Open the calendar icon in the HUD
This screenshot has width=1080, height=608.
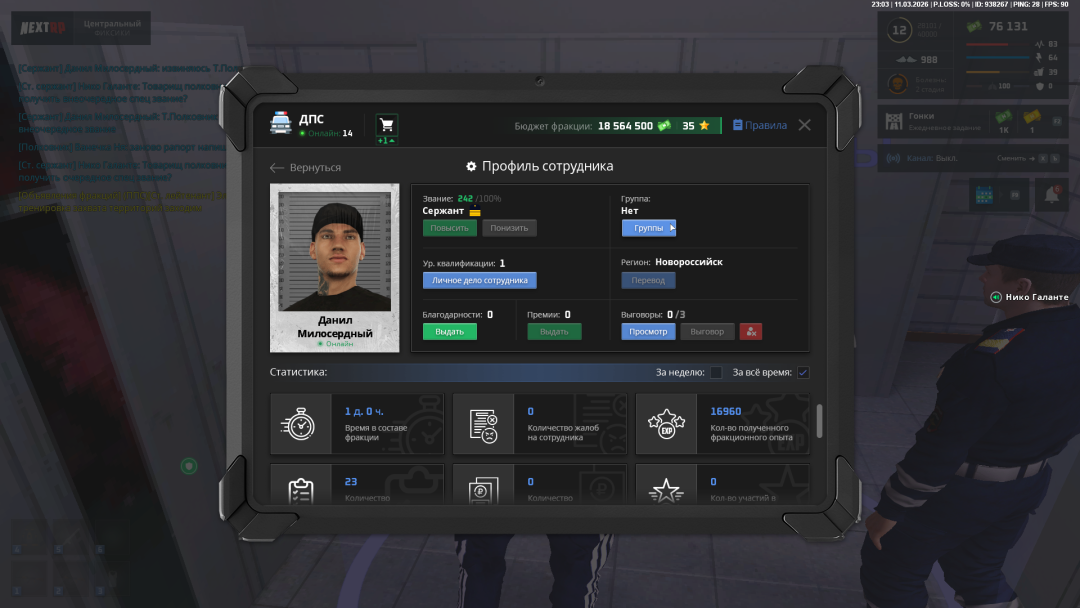tap(983, 195)
